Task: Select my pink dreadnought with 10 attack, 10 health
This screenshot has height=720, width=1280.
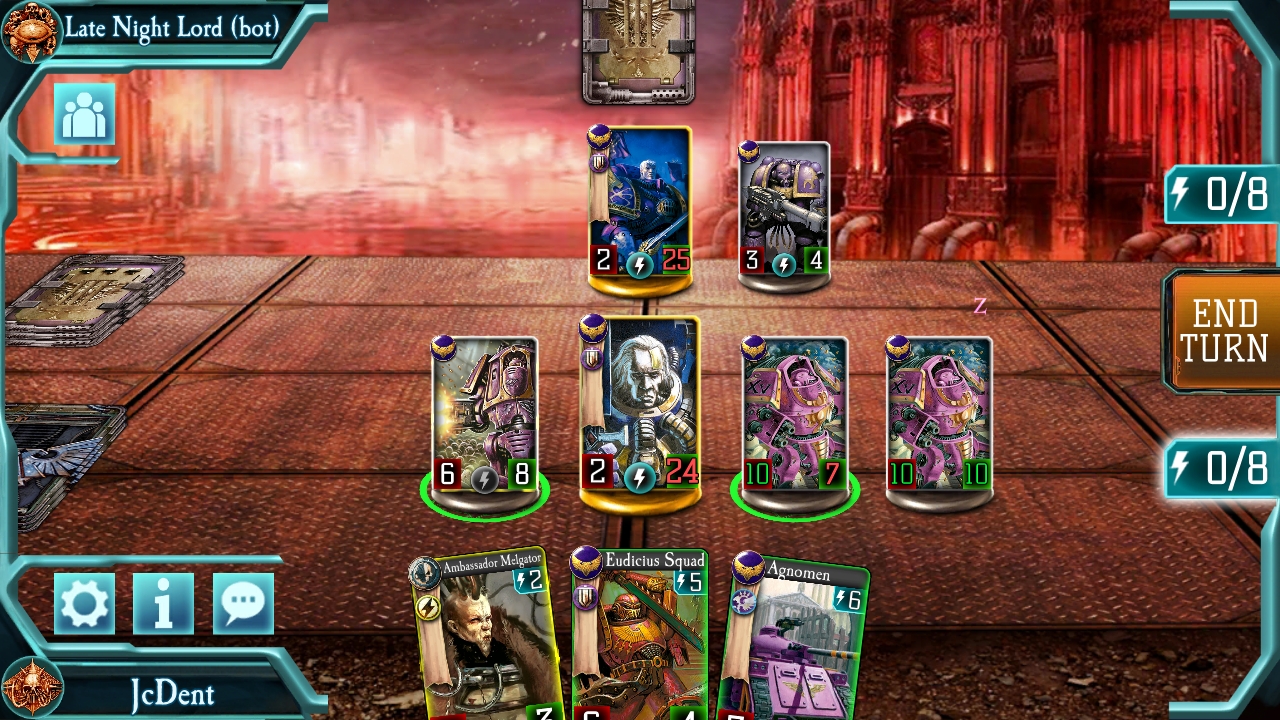Action: [x=939, y=415]
